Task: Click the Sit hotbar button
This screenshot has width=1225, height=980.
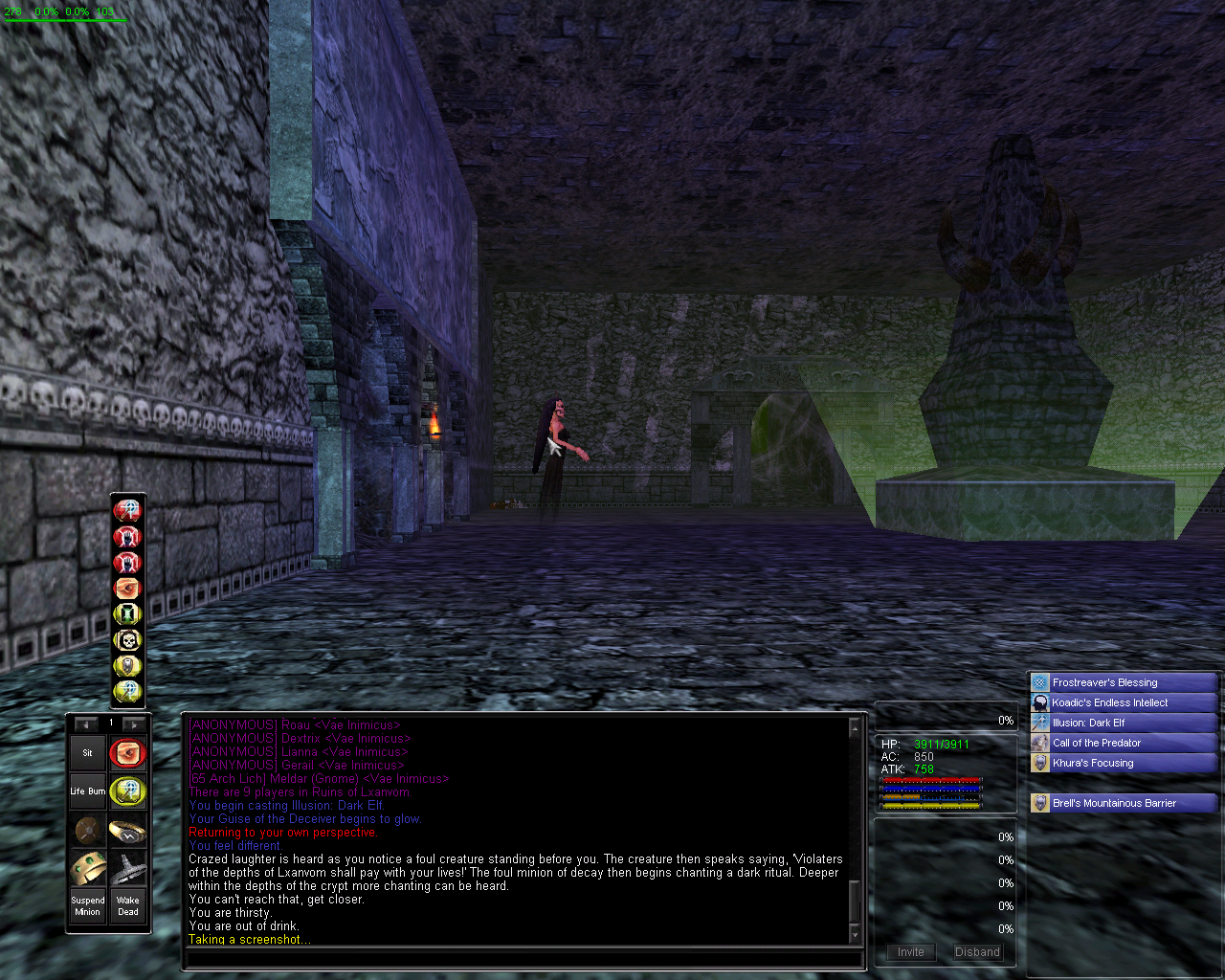Action: (x=87, y=753)
